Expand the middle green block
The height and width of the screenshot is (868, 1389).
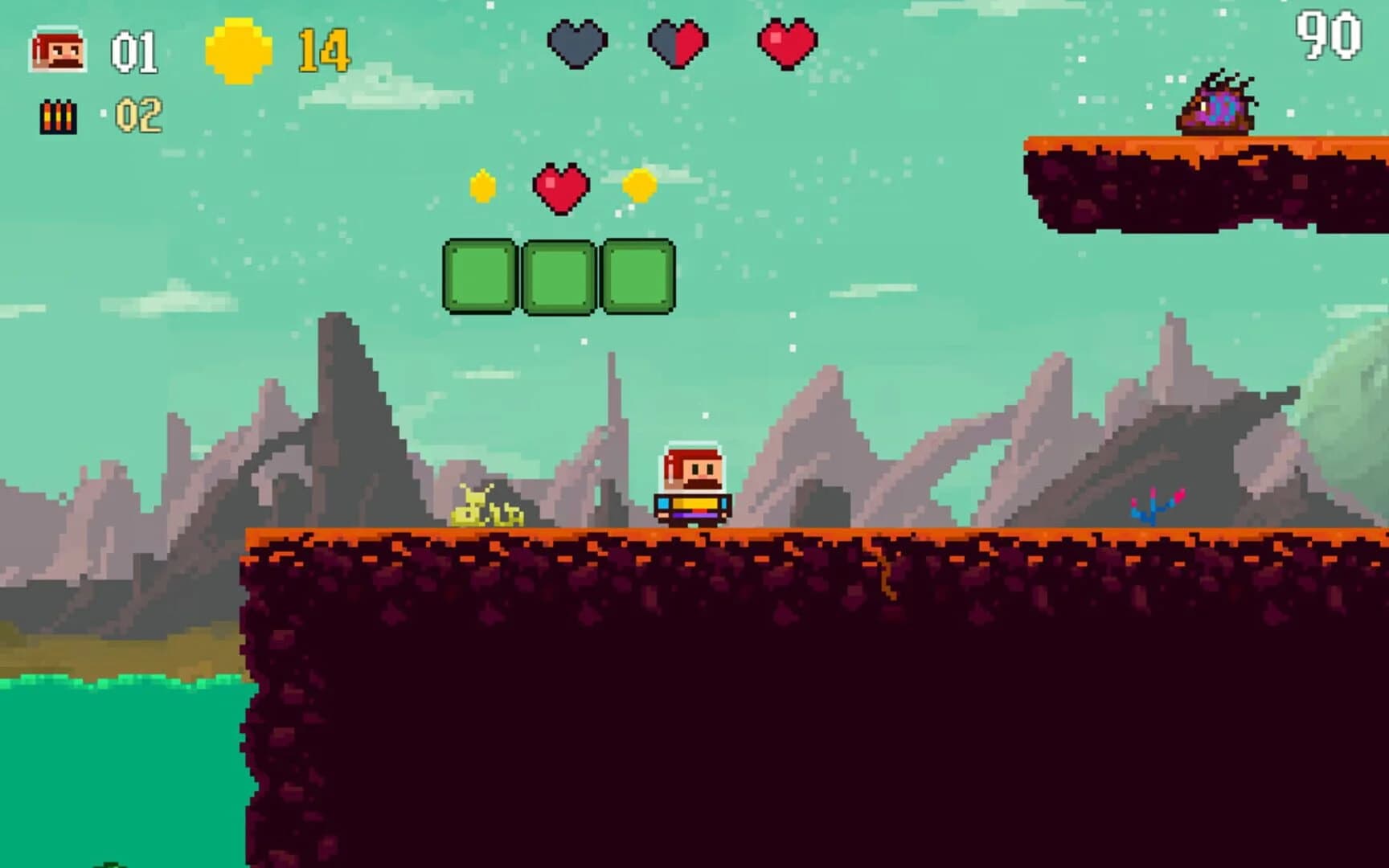coord(559,275)
